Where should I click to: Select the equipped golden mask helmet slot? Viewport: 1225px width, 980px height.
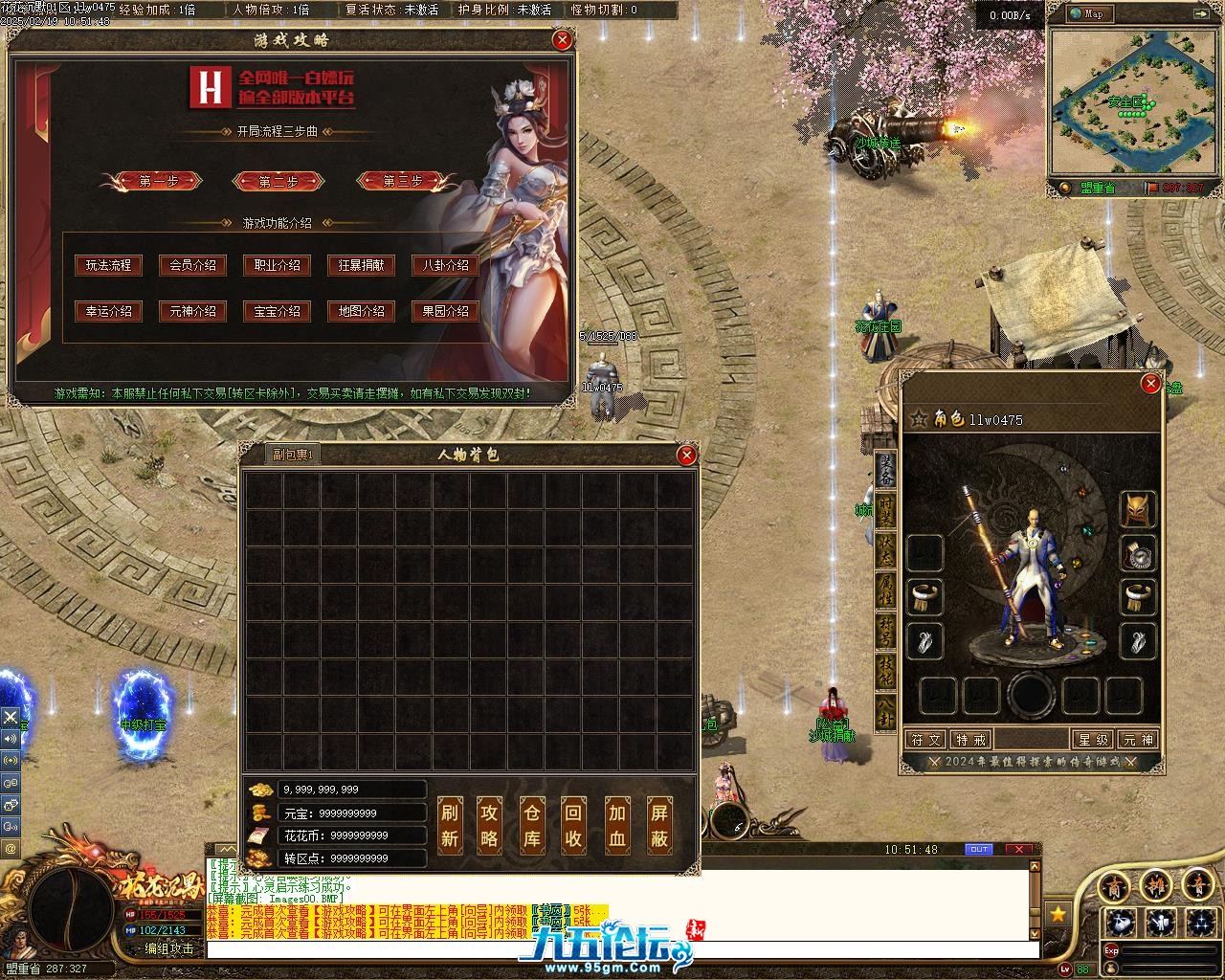(1138, 509)
